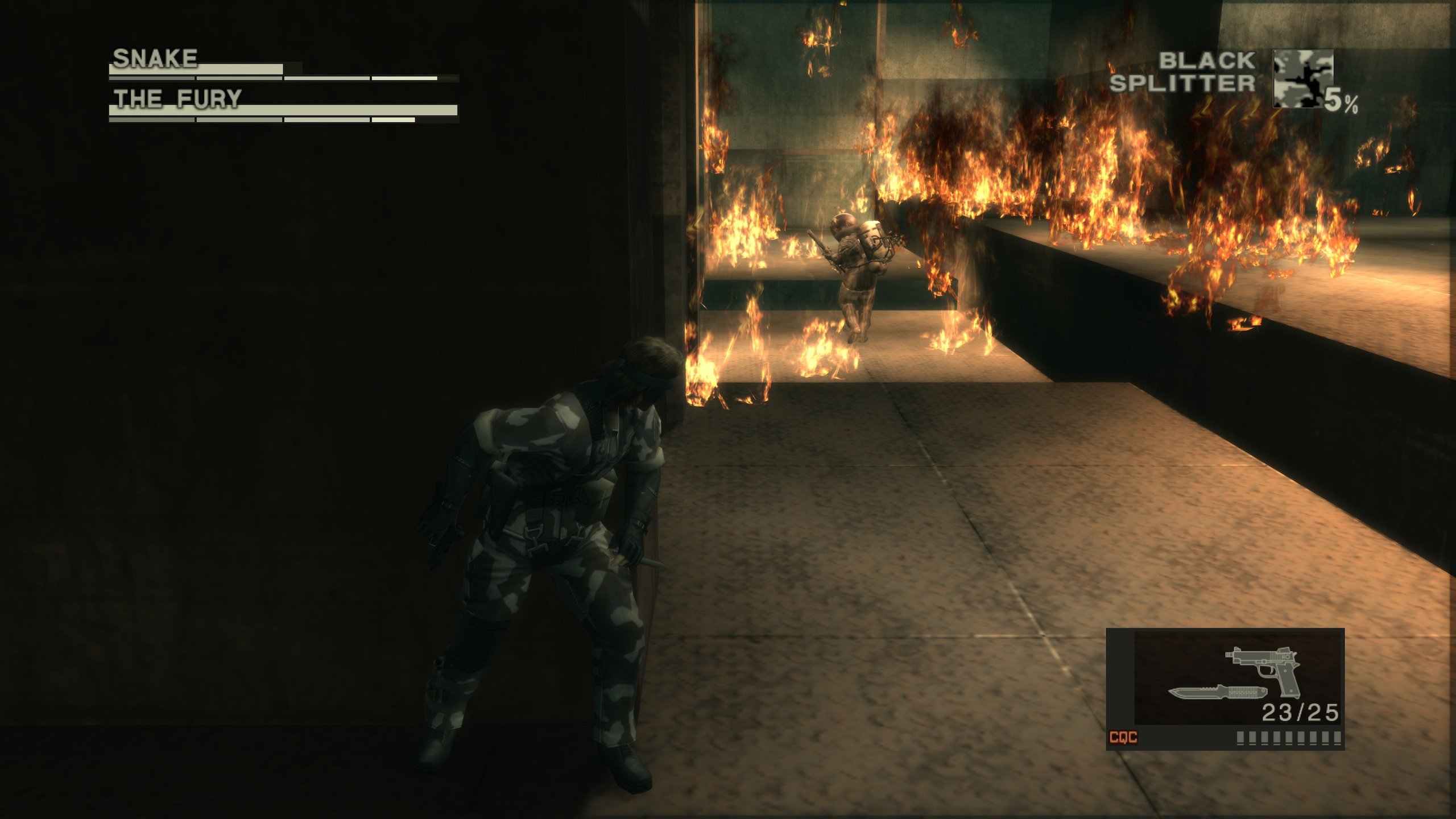The image size is (1456, 819).
Task: Click the Black Splitter camouflage icon
Action: pos(1302,78)
